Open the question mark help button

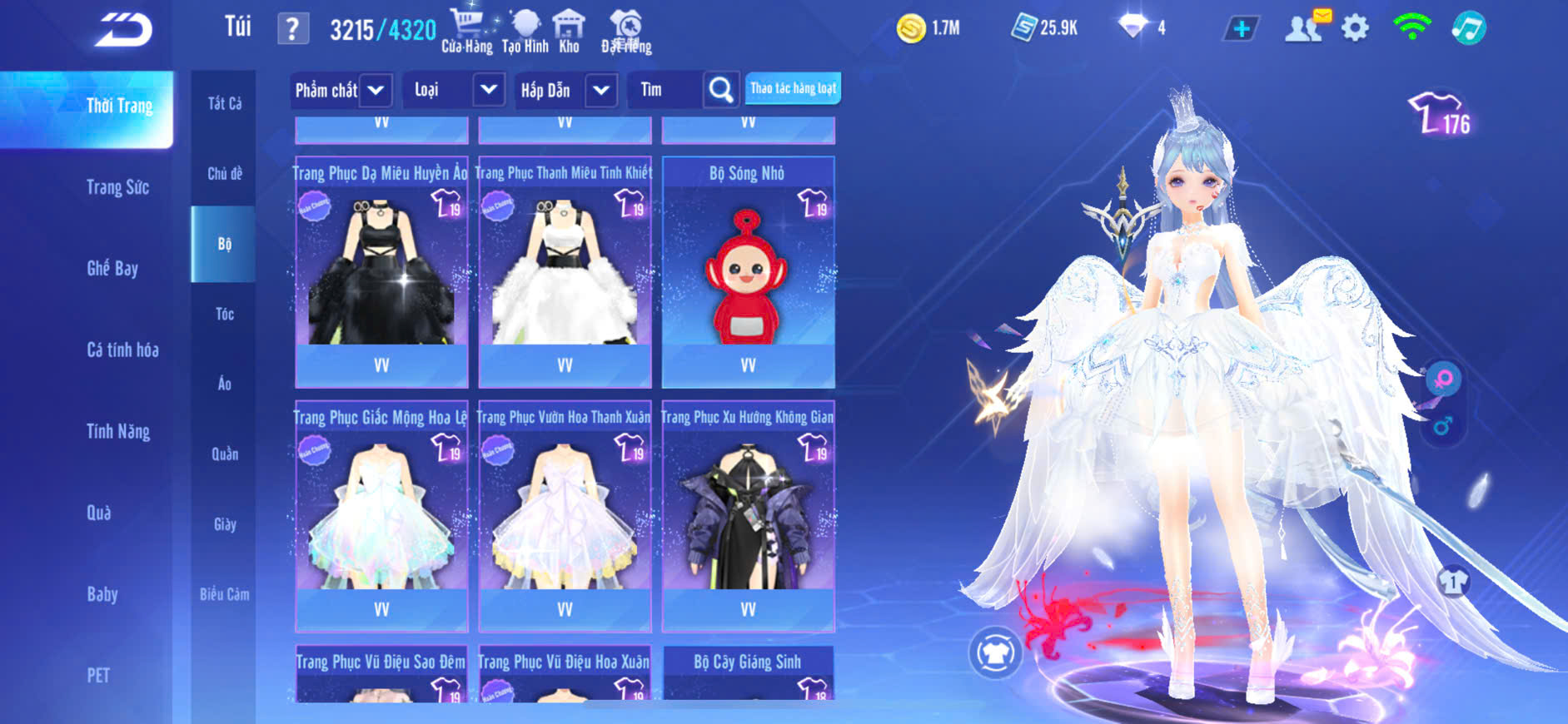292,30
